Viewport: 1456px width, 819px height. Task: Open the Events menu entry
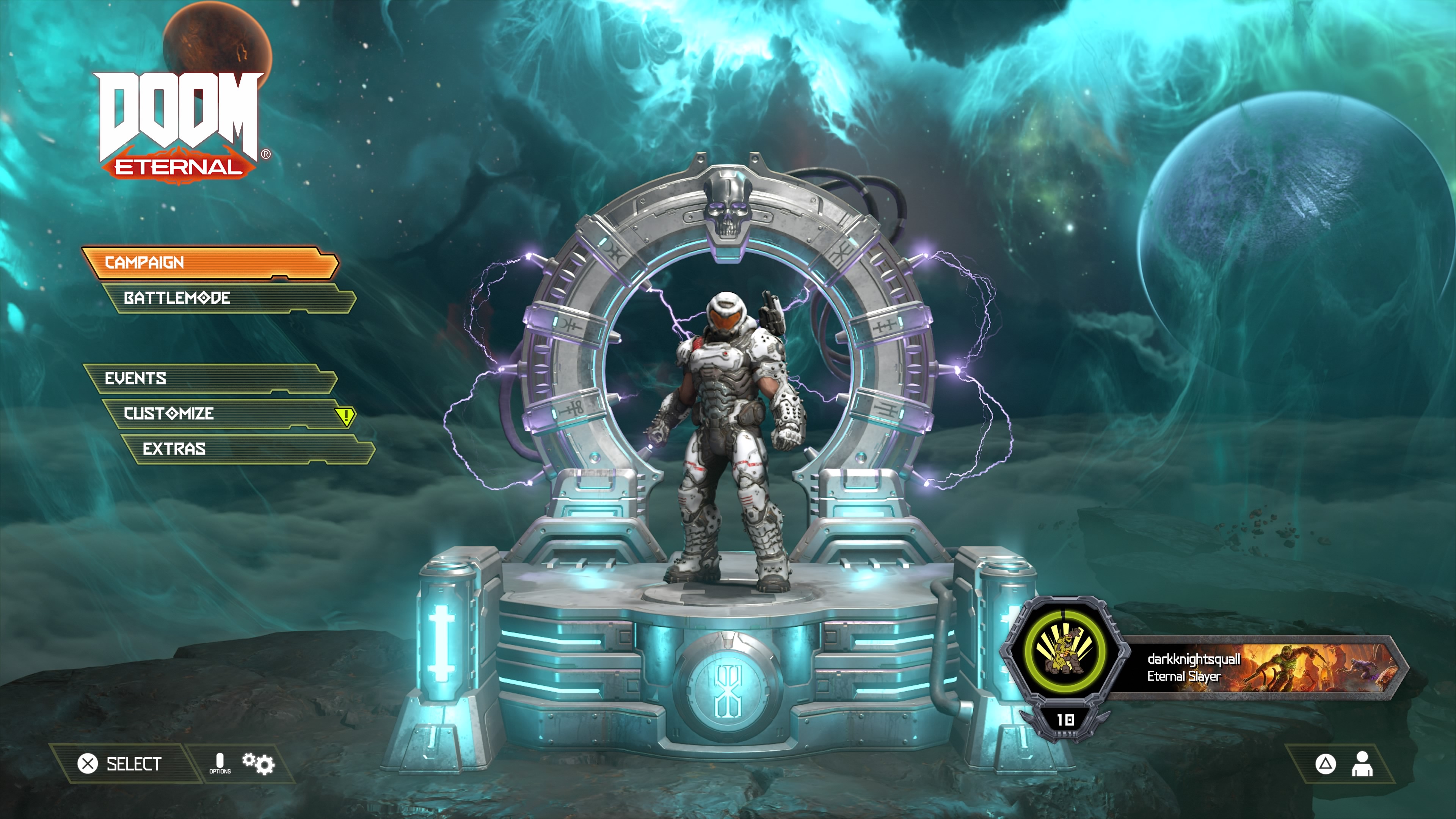[209, 378]
